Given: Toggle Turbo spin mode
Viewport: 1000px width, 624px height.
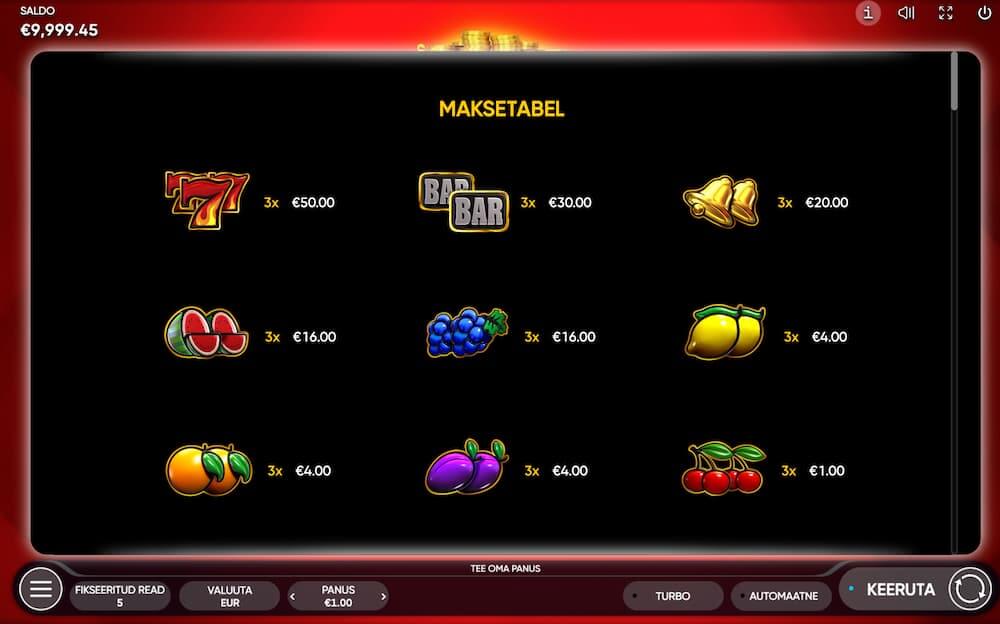Looking at the screenshot, I should (x=672, y=596).
